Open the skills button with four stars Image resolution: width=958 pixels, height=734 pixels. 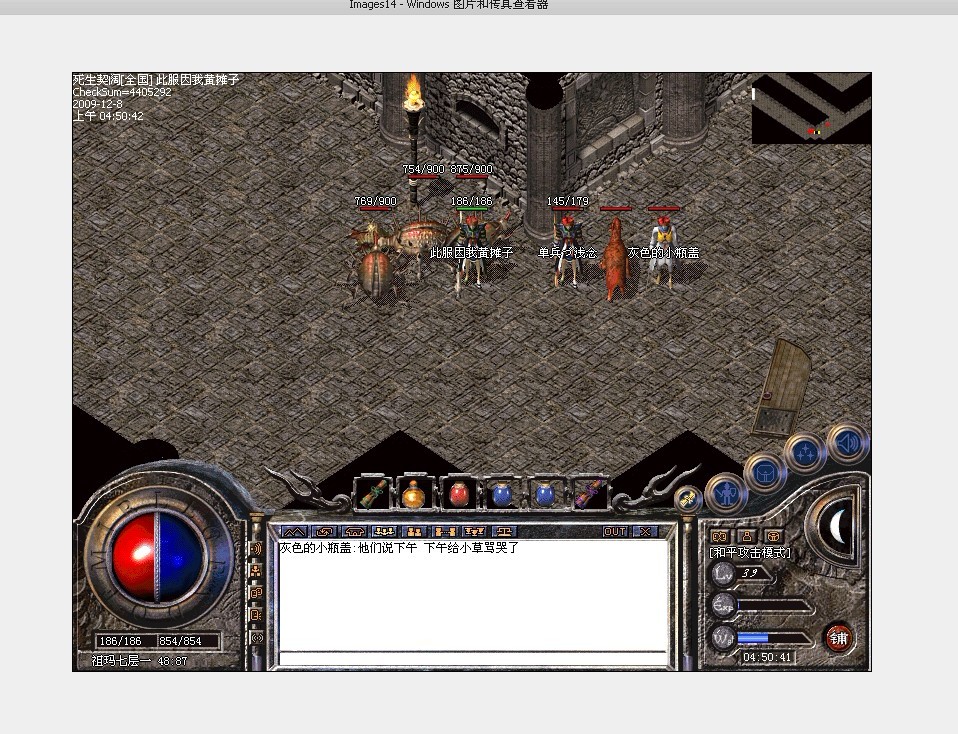(804, 453)
